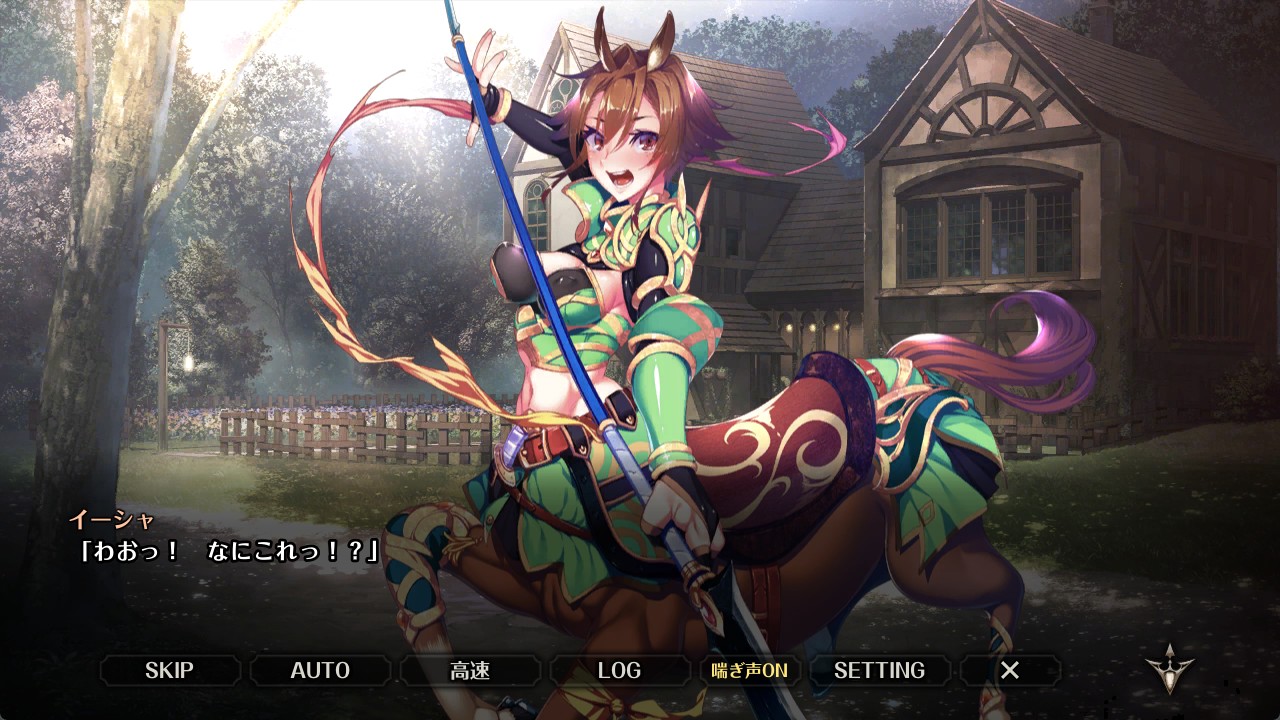Hide the dialogue bar with X
This screenshot has height=720, width=1280.
(1010, 670)
